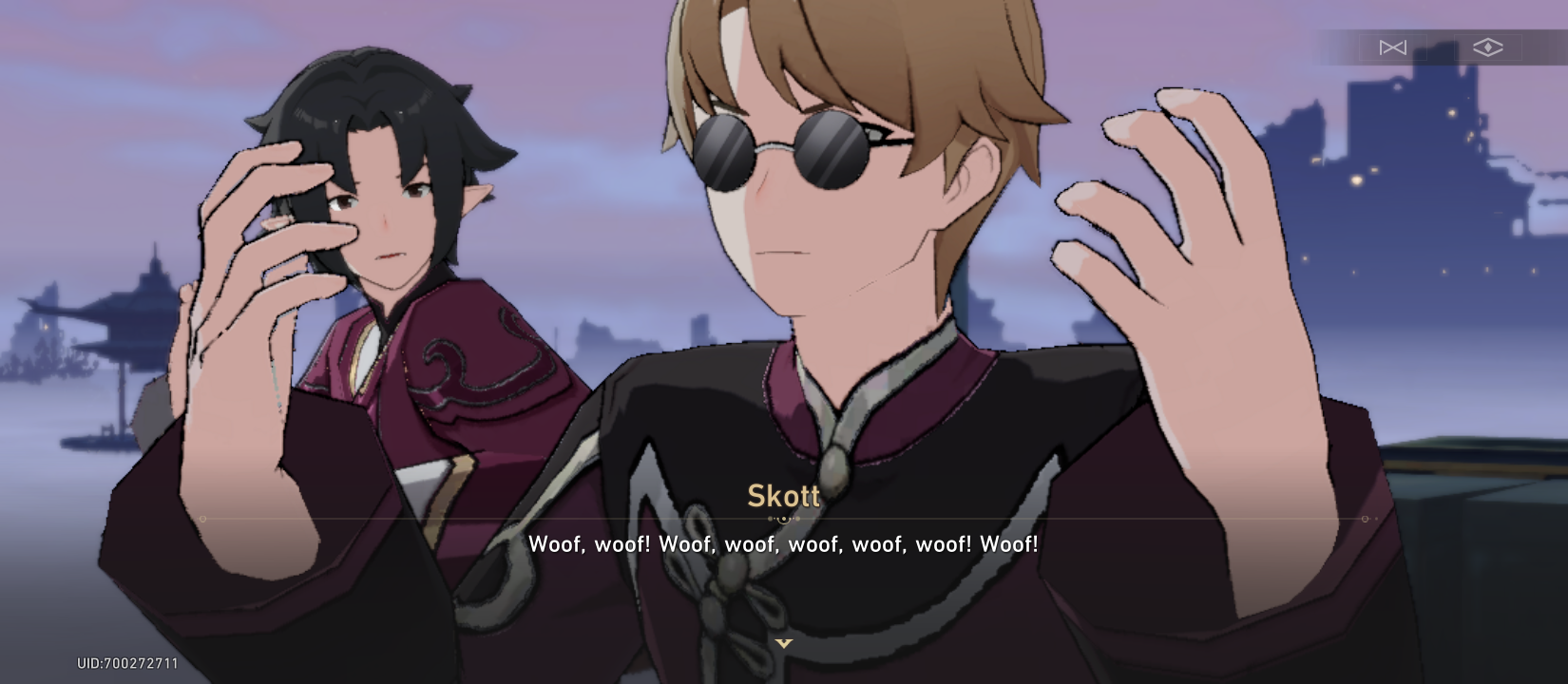This screenshot has width=1568, height=684.
Task: Select the speaker name Skott
Action: click(782, 495)
